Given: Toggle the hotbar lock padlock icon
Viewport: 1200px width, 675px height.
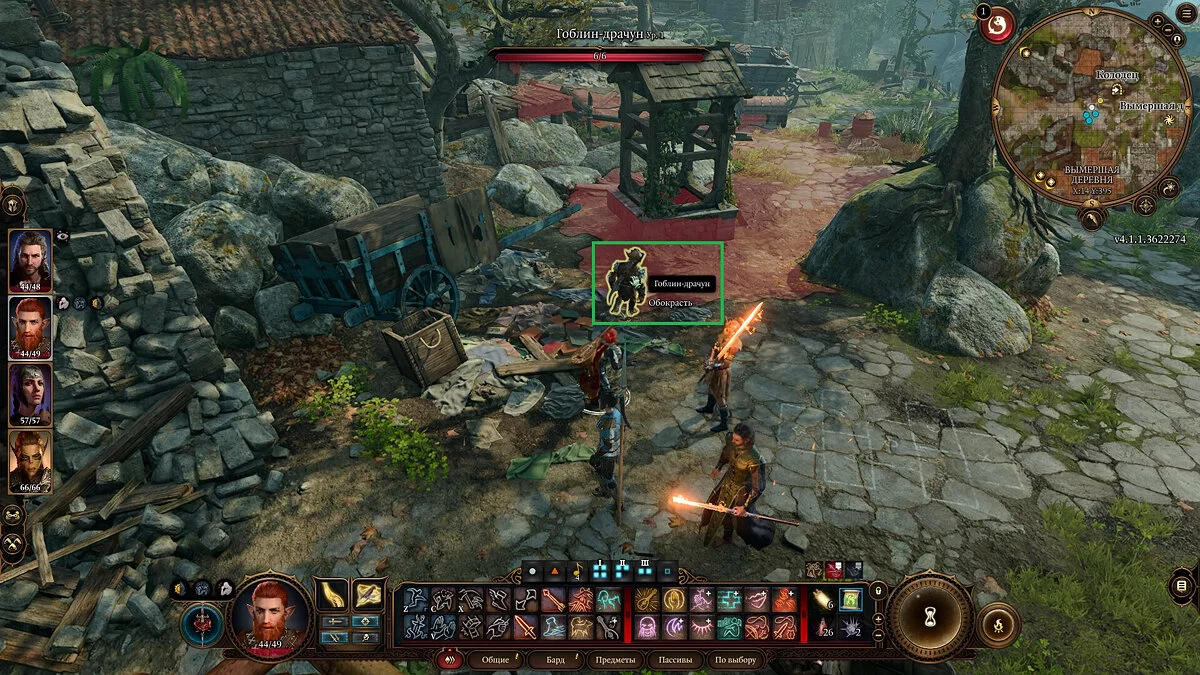Looking at the screenshot, I should (879, 591).
